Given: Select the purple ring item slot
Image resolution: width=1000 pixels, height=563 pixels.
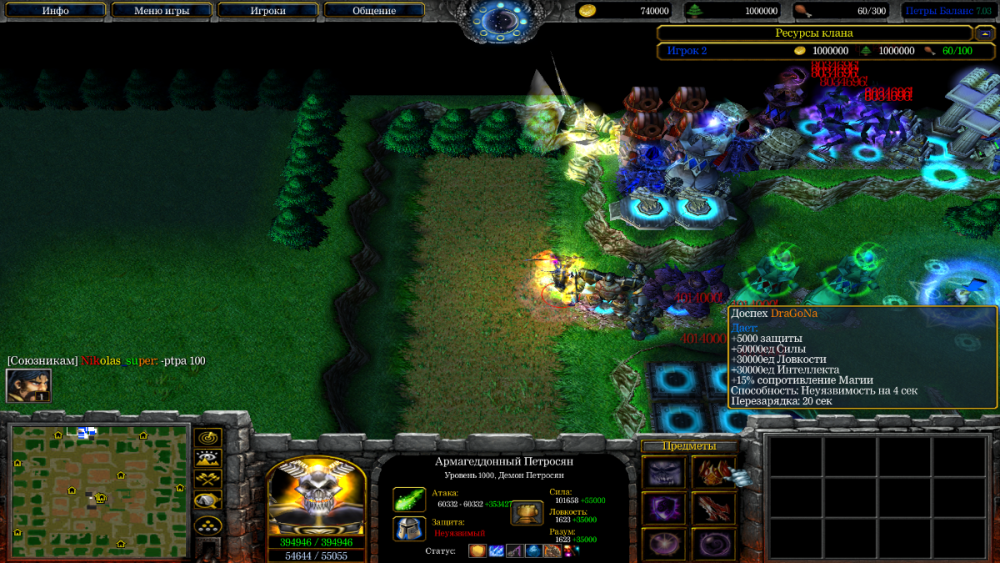Looking at the screenshot, I should 663,543.
